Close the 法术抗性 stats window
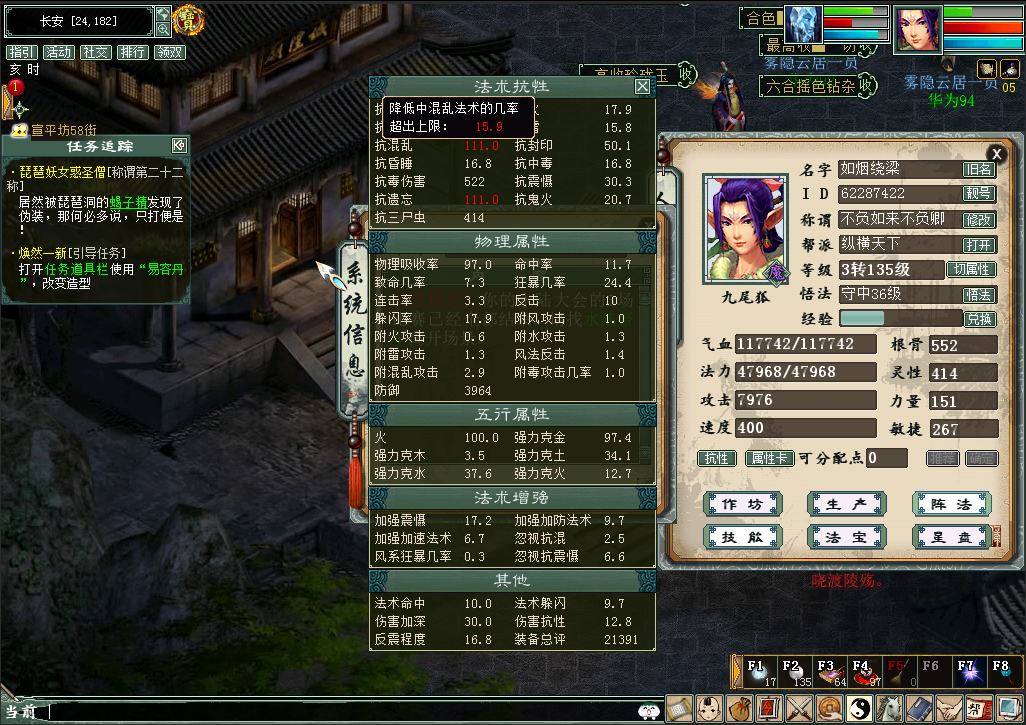This screenshot has width=1026, height=725. [643, 87]
